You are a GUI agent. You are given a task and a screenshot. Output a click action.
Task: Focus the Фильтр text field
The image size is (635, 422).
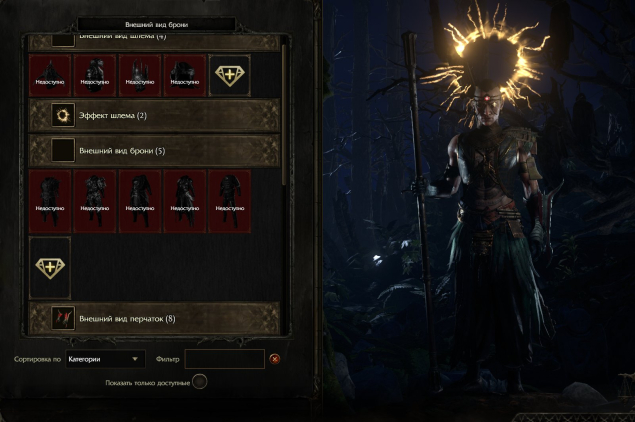[x=225, y=358]
